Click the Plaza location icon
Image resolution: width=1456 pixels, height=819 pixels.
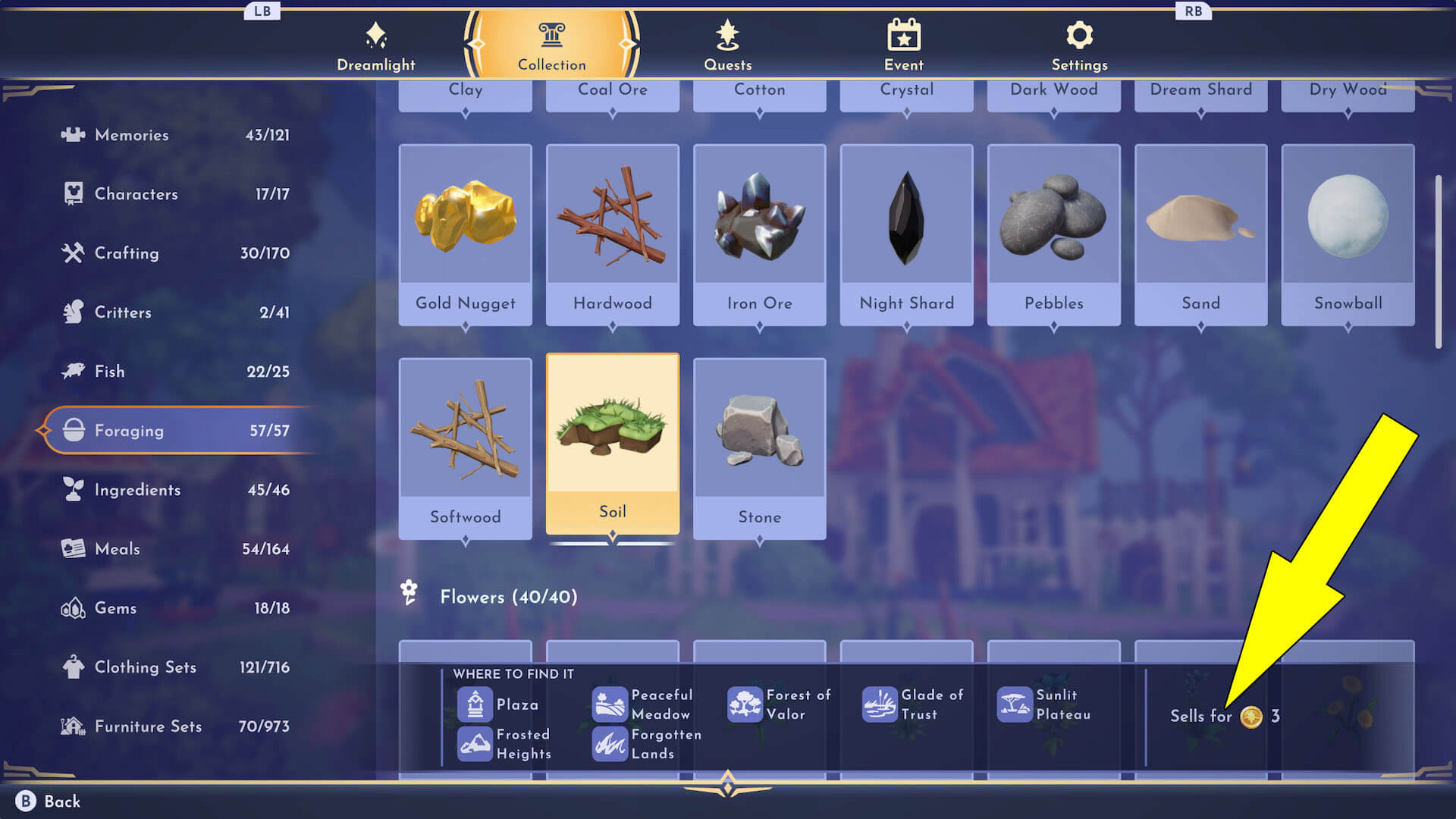(x=475, y=704)
